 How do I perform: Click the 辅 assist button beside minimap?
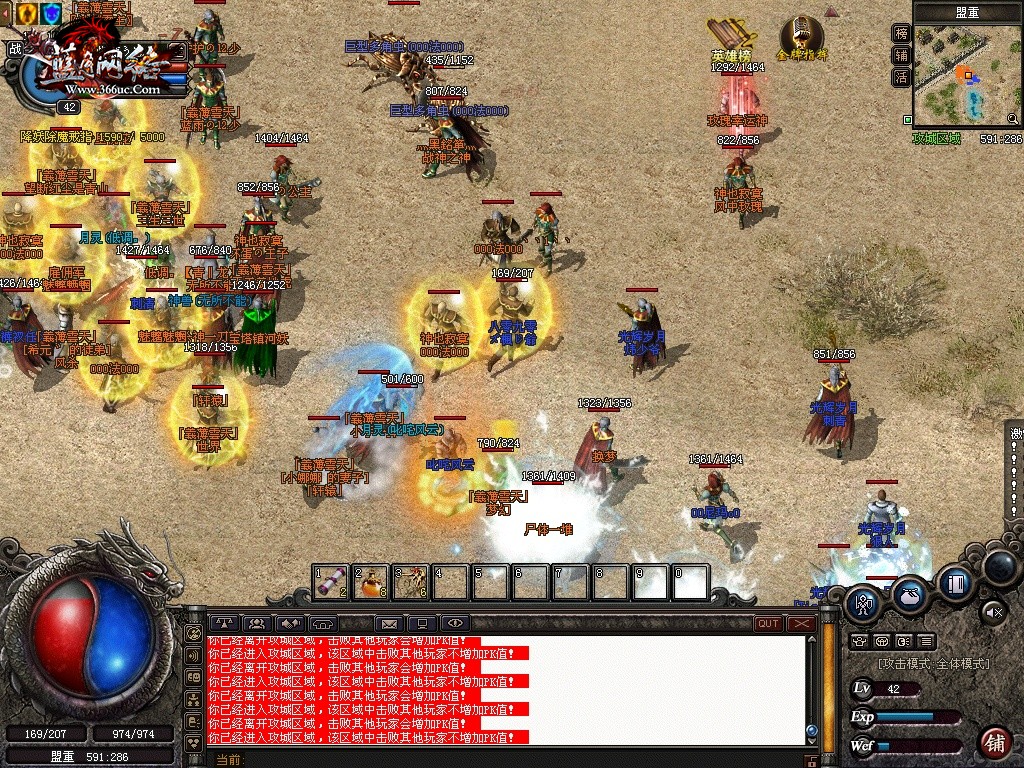901,55
